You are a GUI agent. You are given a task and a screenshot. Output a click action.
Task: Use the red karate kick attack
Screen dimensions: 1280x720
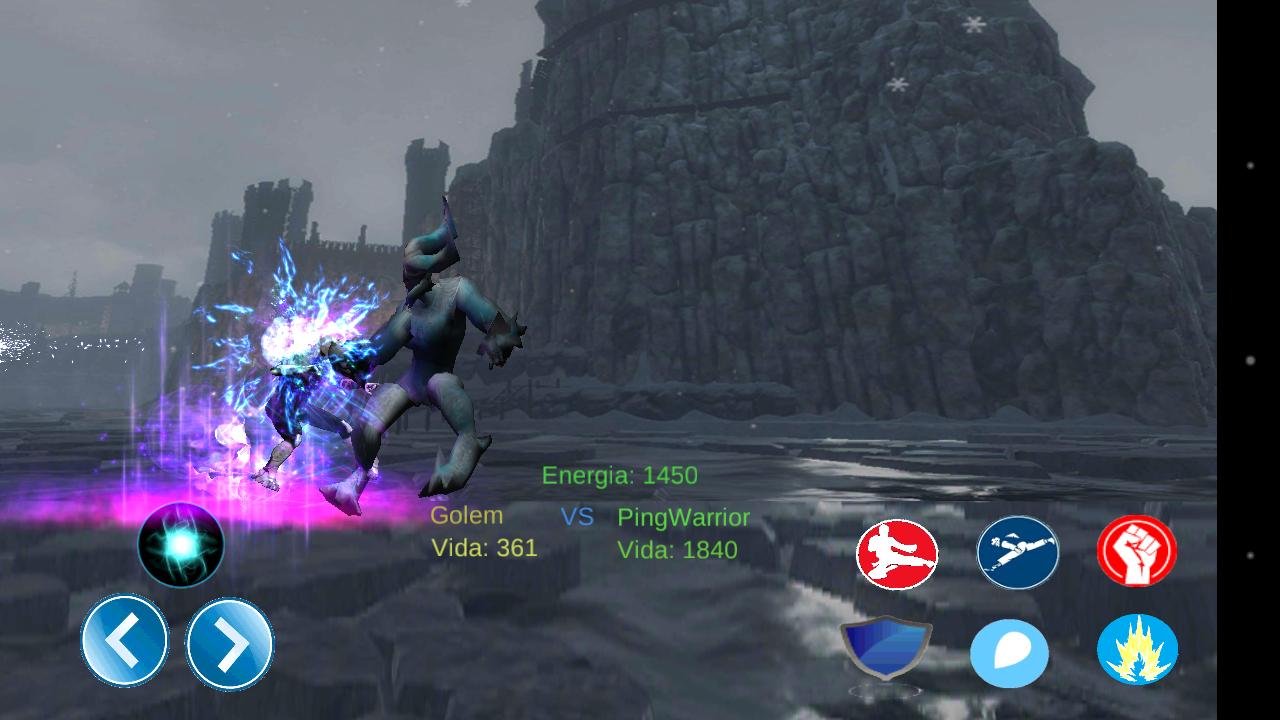pyautogui.click(x=897, y=553)
